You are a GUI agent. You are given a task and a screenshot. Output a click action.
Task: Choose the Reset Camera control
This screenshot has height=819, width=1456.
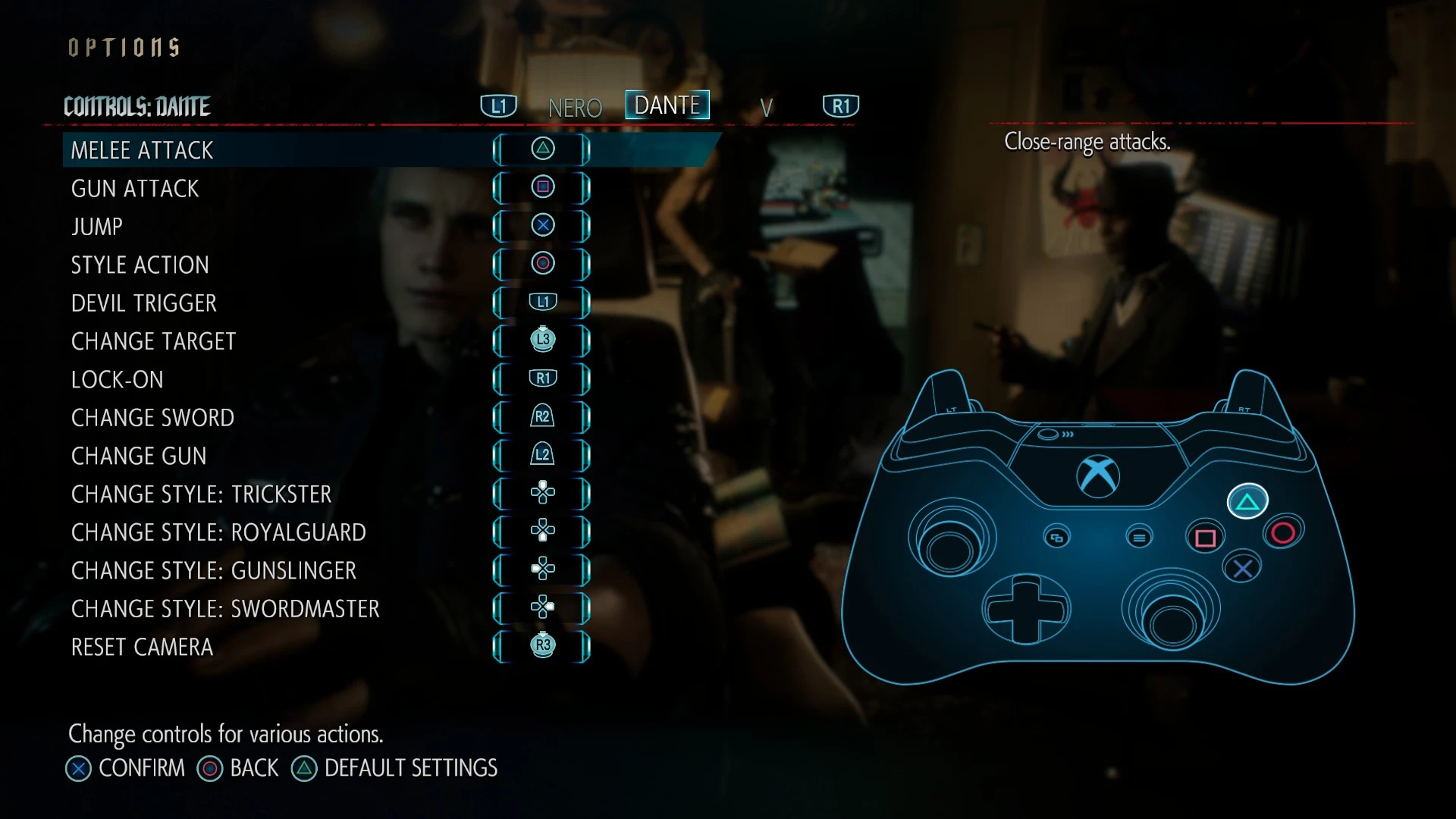click(x=143, y=647)
